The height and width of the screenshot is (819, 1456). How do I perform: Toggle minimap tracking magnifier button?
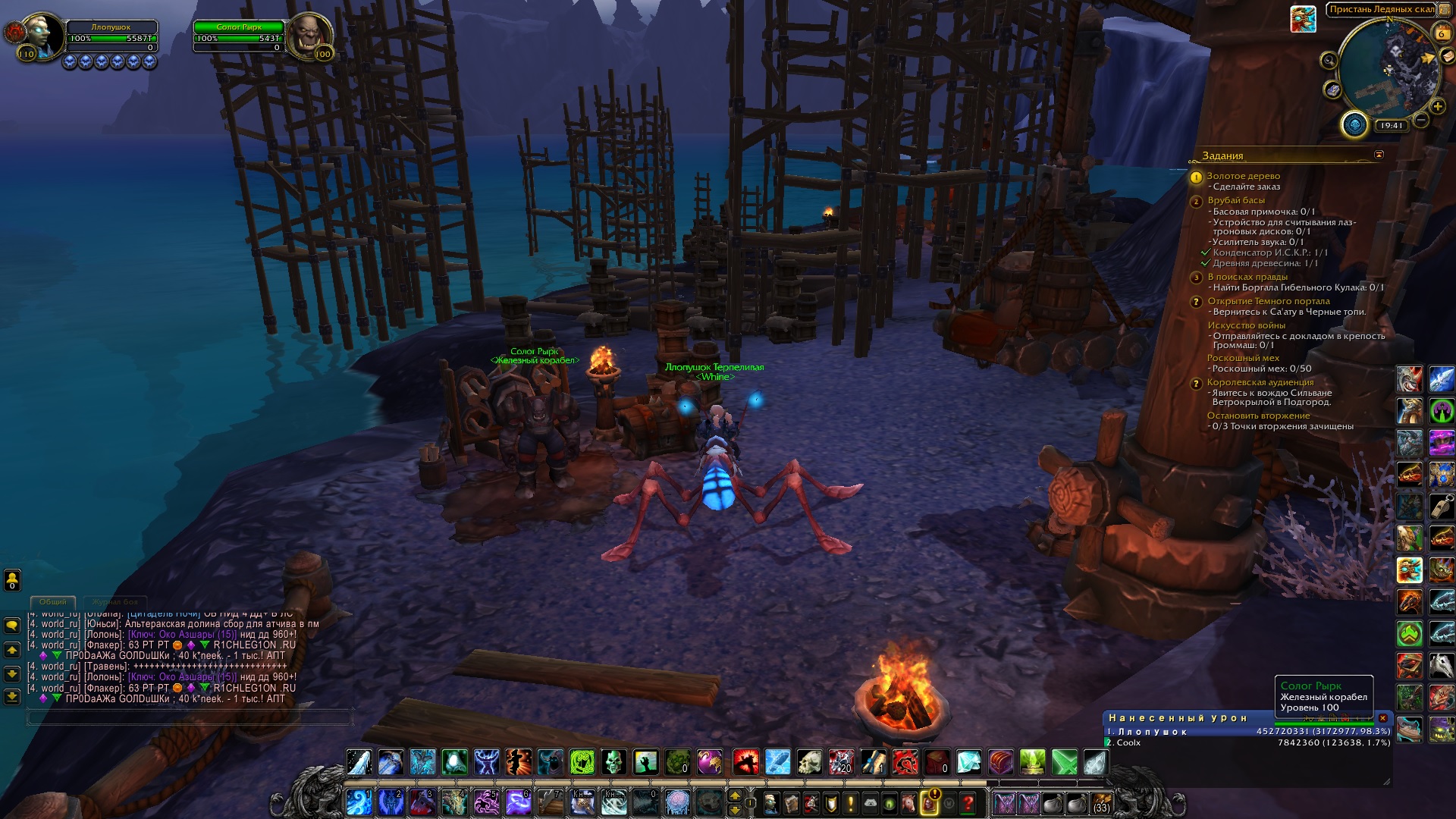(1329, 61)
